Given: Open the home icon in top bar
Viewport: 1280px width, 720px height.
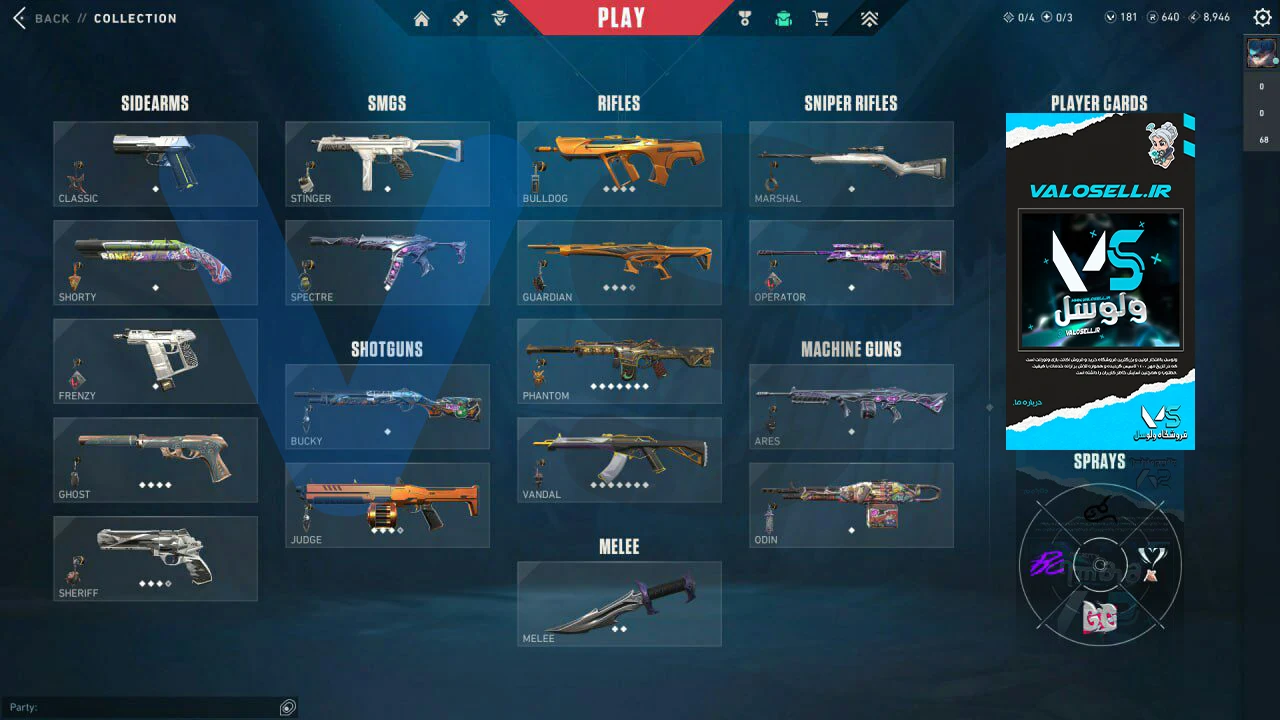Looking at the screenshot, I should pyautogui.click(x=422, y=18).
